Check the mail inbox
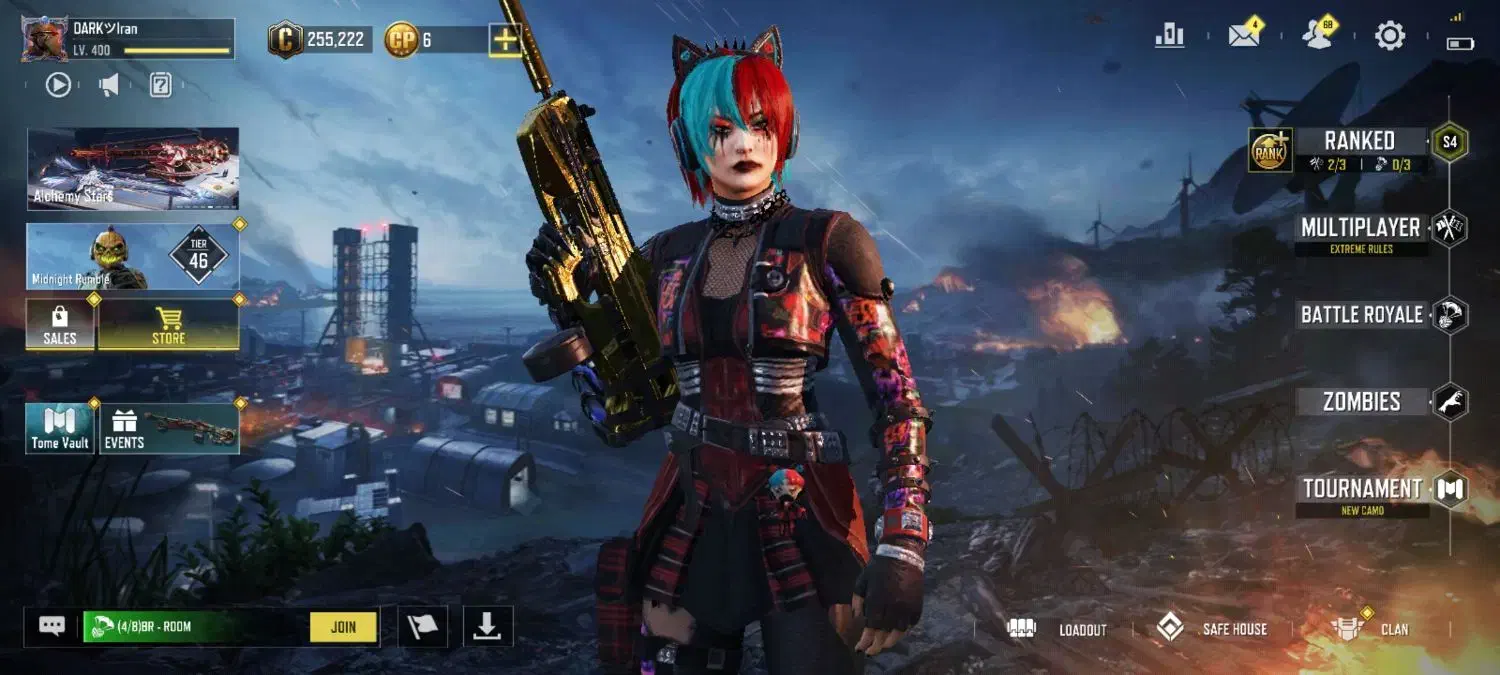The width and height of the screenshot is (1500, 675). tap(1244, 36)
